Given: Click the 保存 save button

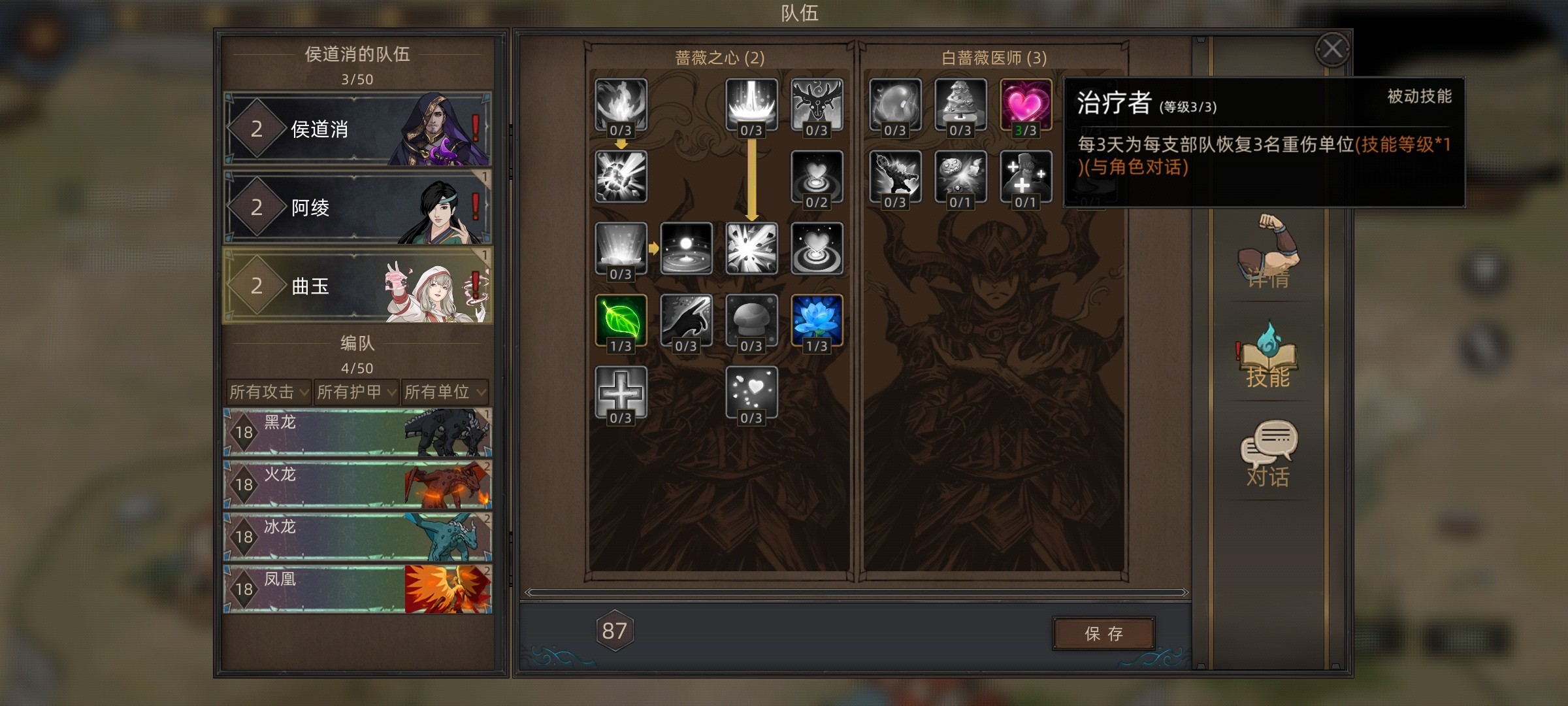Looking at the screenshot, I should [x=1103, y=633].
